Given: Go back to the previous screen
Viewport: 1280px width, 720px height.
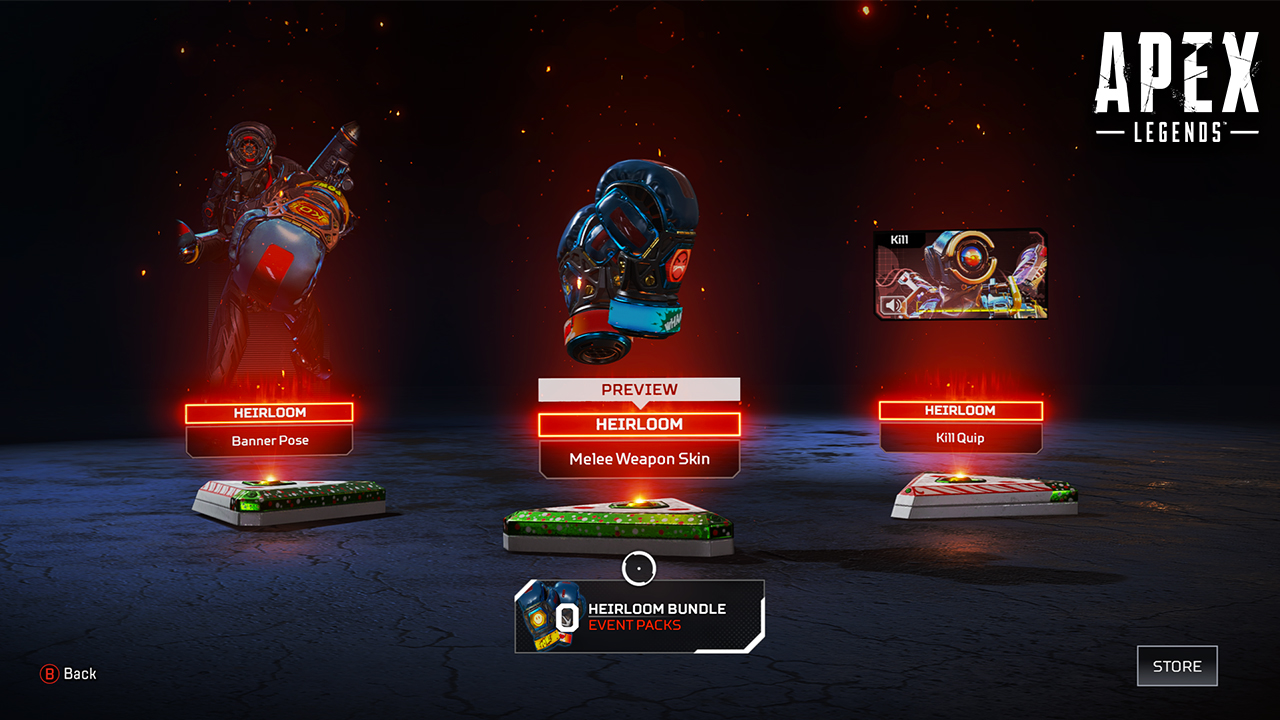Looking at the screenshot, I should pos(68,674).
